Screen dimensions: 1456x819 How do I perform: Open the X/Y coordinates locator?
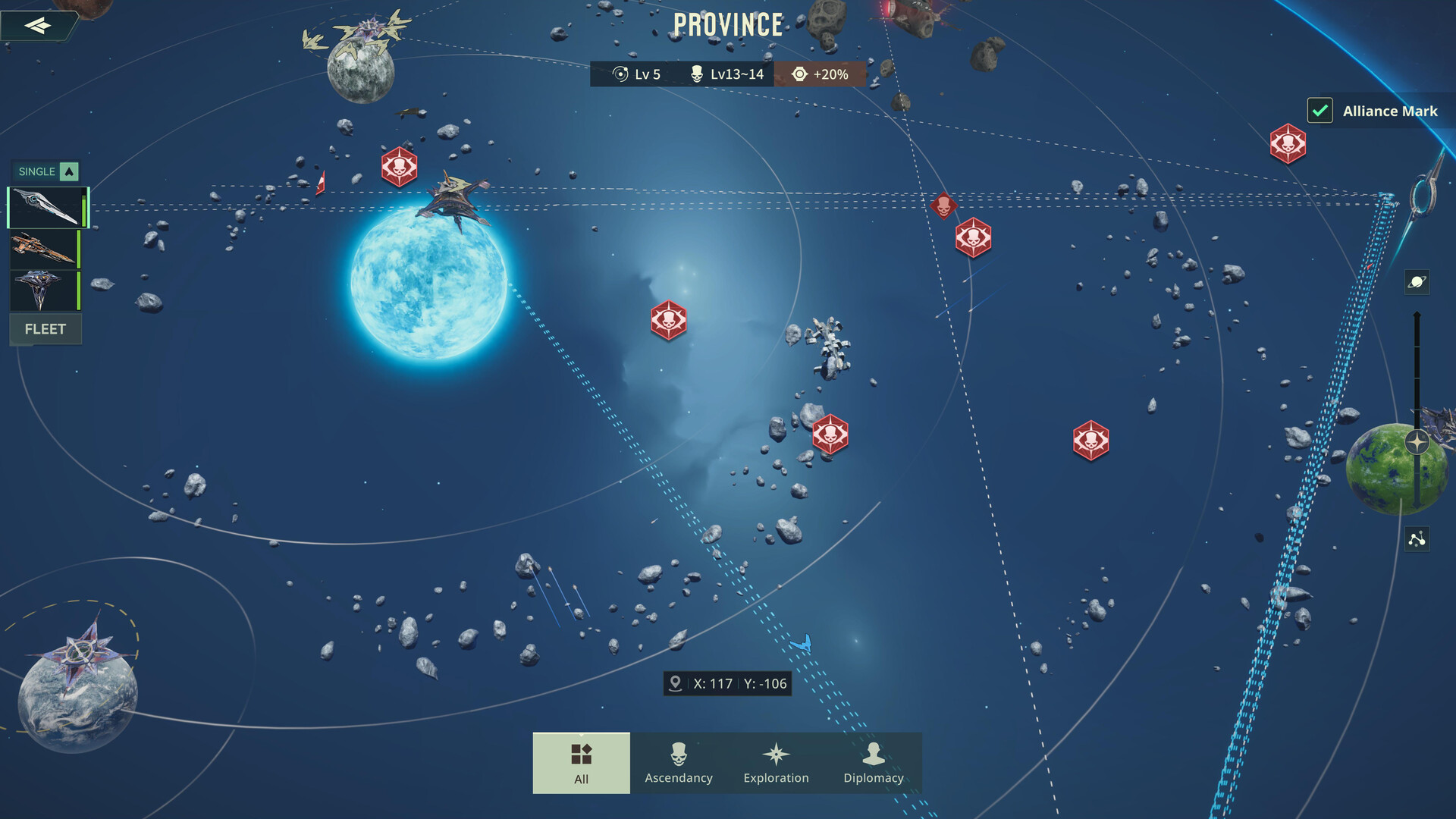point(728,683)
